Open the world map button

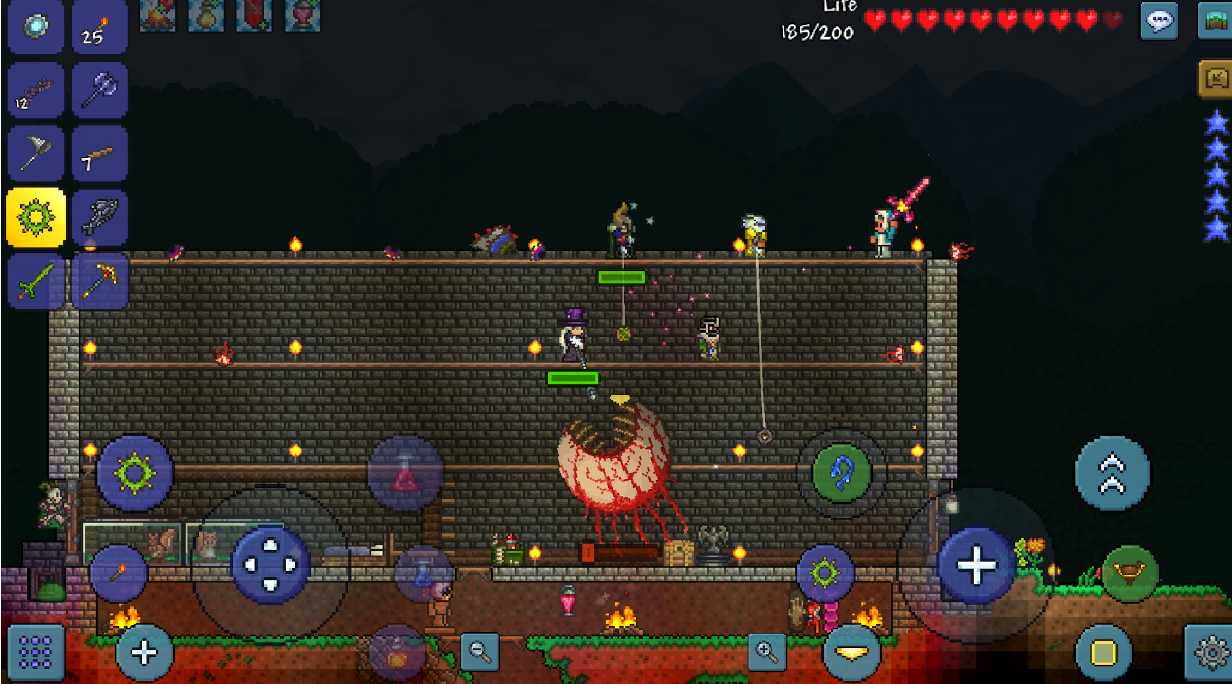pos(1215,20)
